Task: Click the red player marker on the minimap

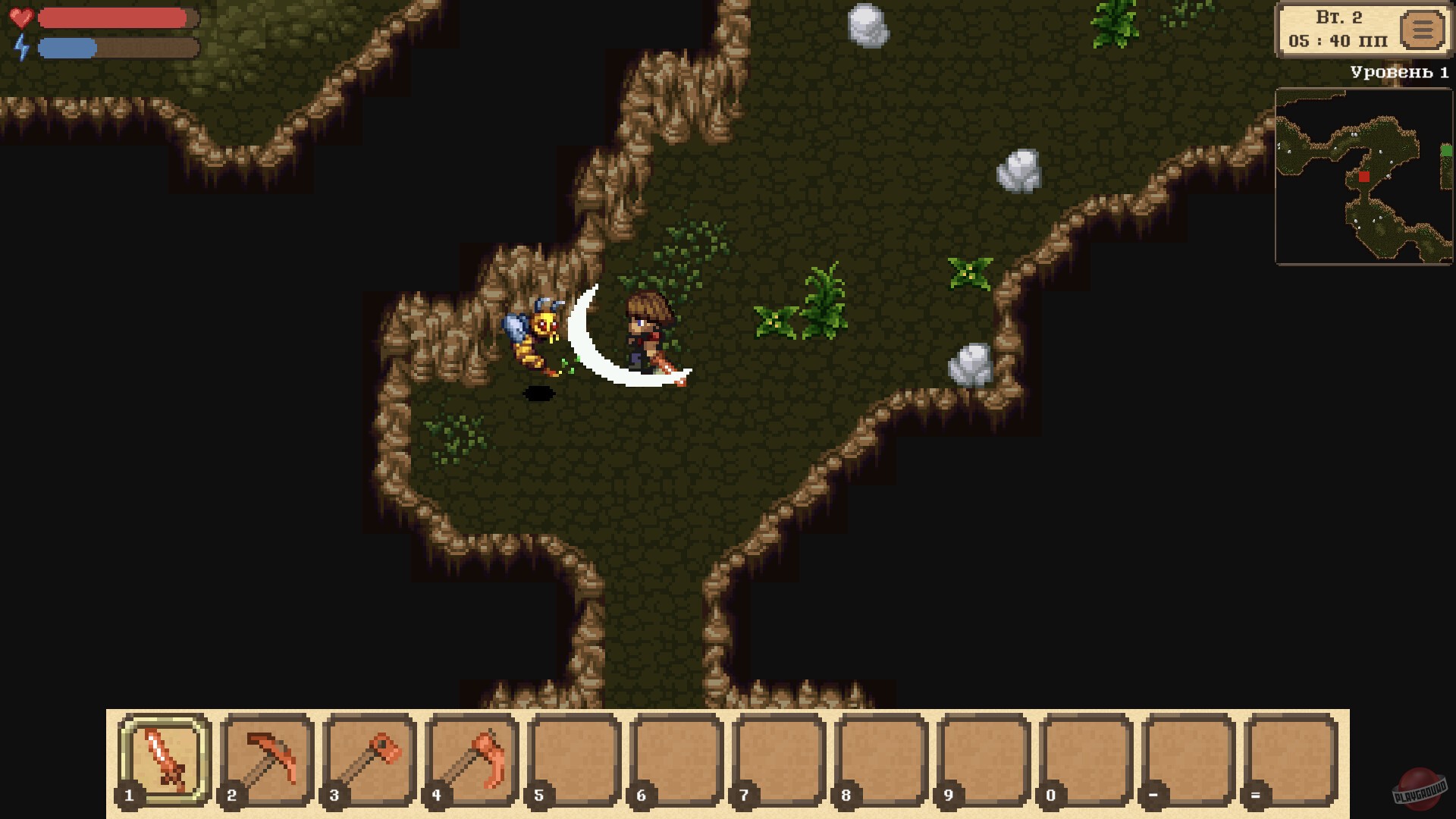Action: (1363, 176)
